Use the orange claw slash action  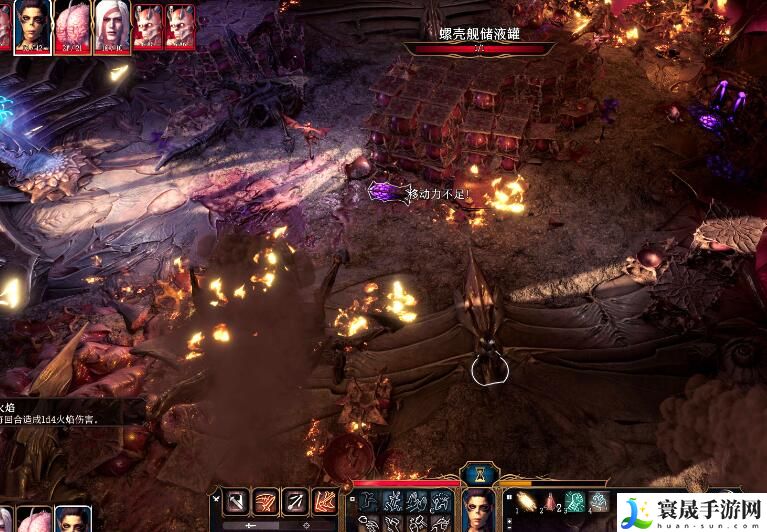click(x=266, y=502)
